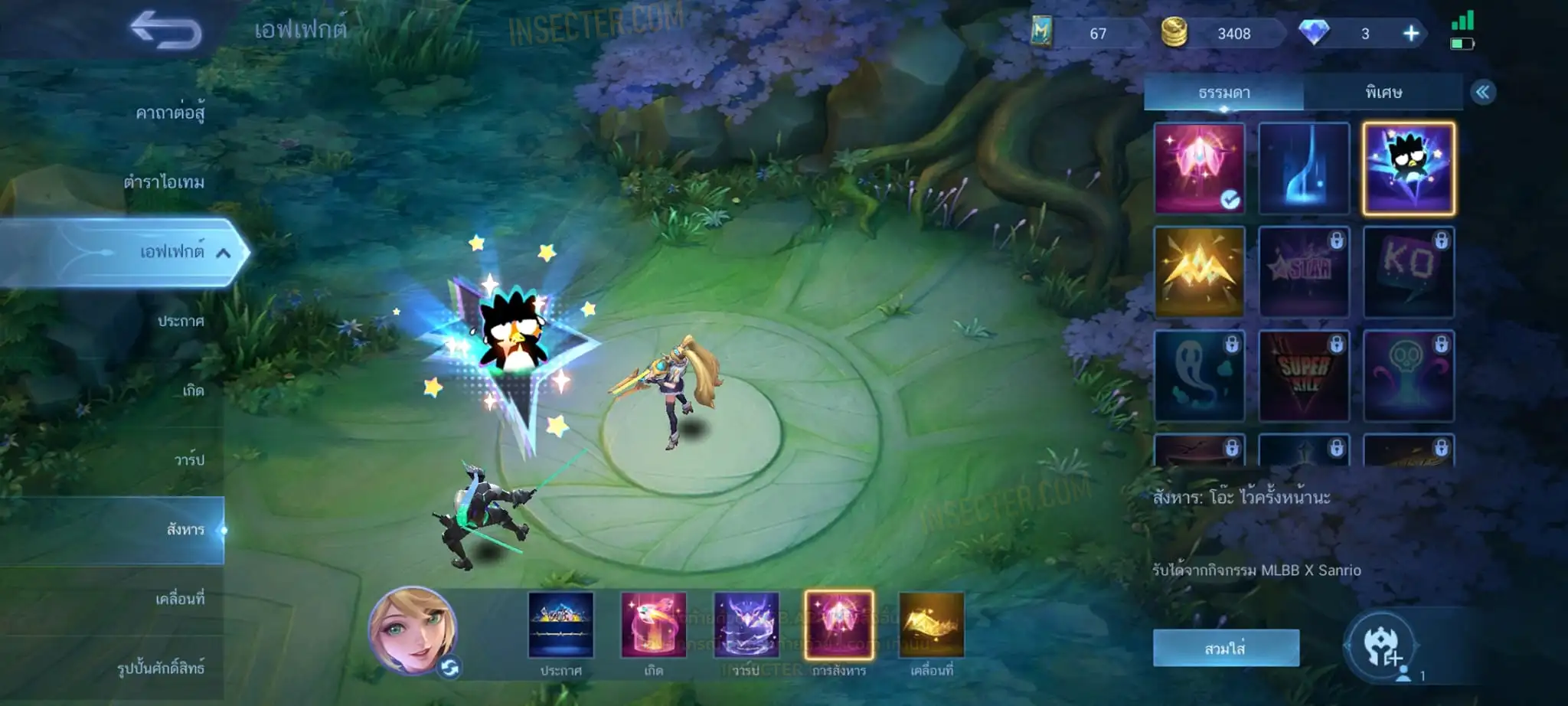Open the รูปปั้นศักดิ์สิทธิ์ menu entry
1568x706 pixels.
[x=161, y=668]
